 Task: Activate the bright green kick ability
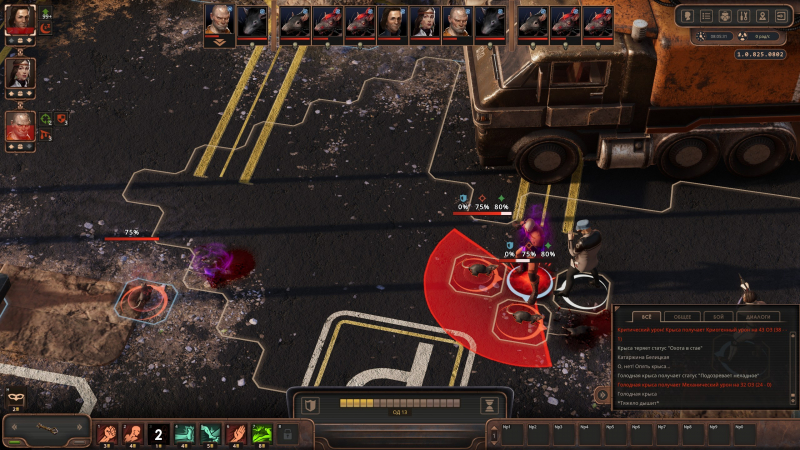pos(262,434)
